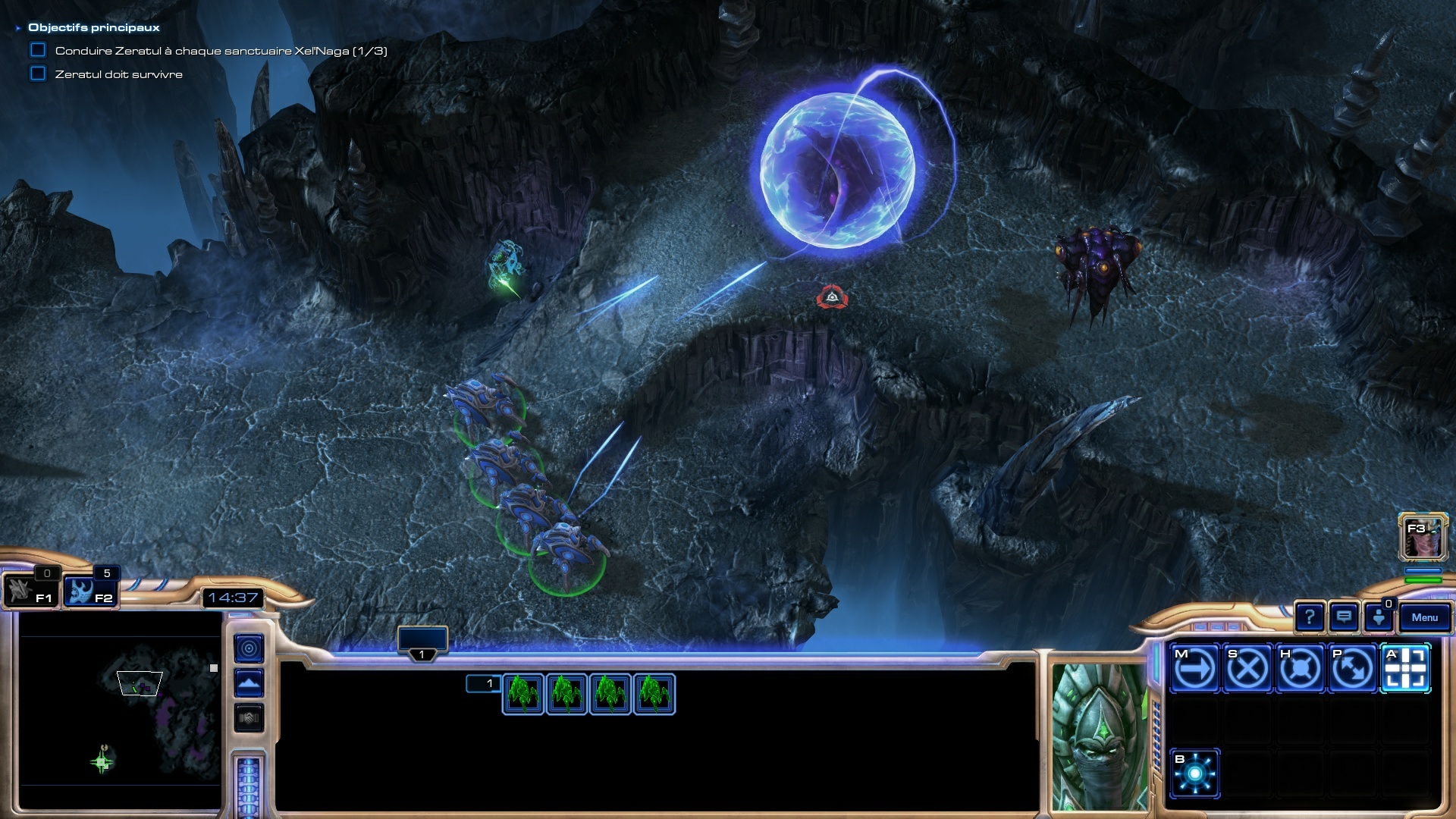The image size is (1456, 819).
Task: Select the Zeratul hero F3 portrait
Action: [1423, 536]
